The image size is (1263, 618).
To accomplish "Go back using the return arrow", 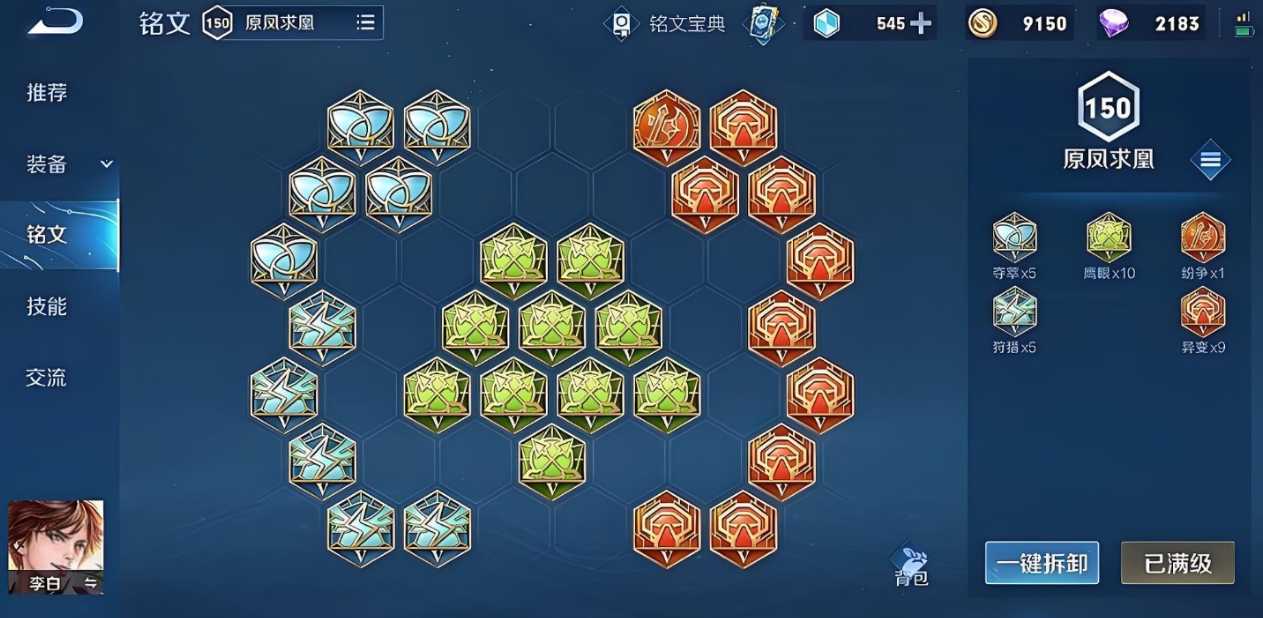I will point(55,21).
